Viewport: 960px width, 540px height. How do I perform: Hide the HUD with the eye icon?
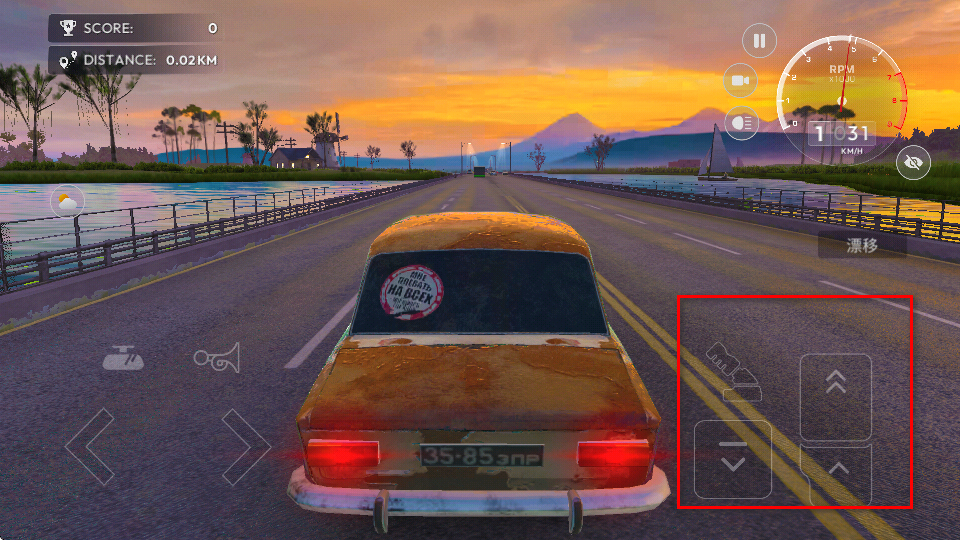[x=913, y=163]
